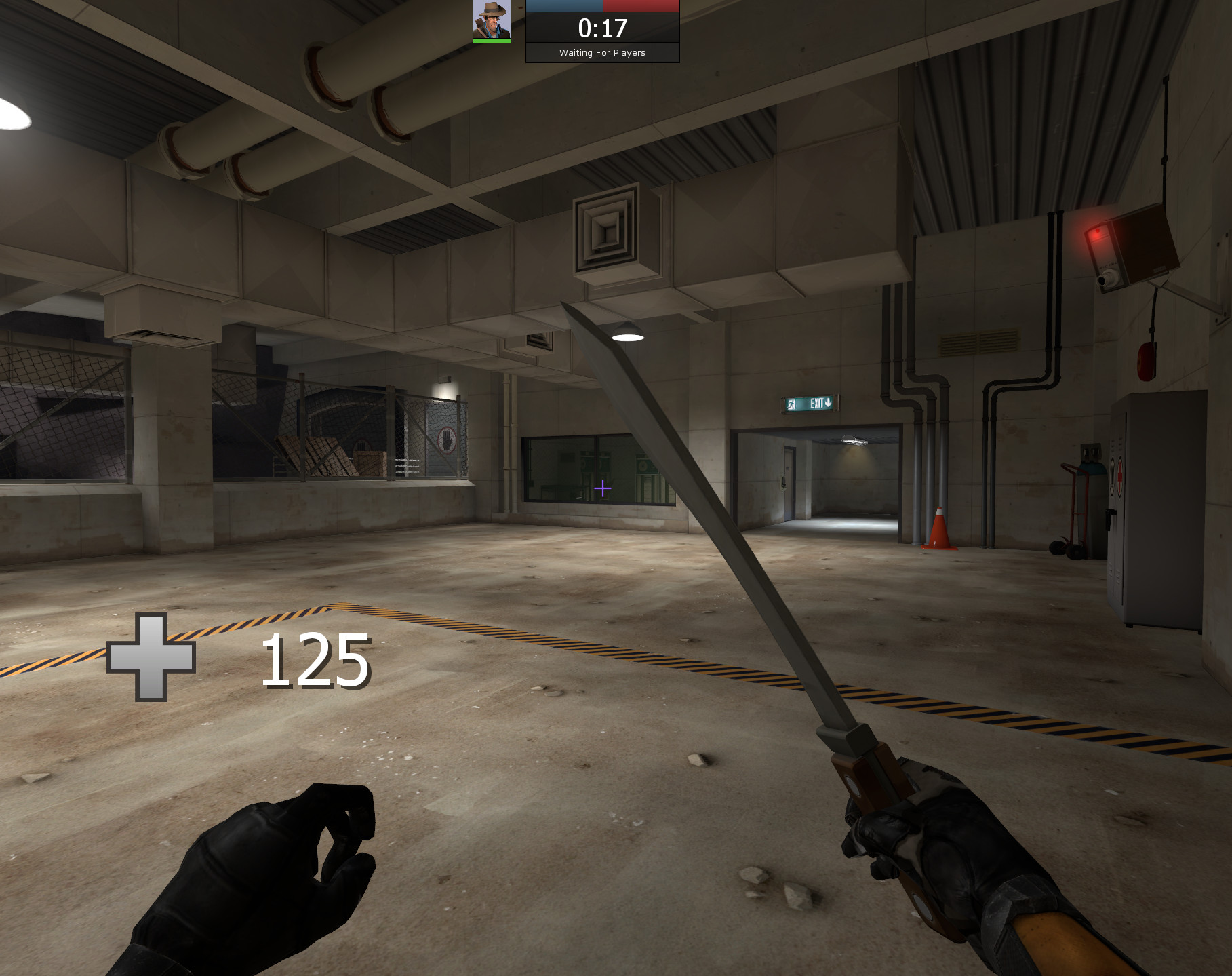Click the Waiting For Players label
Screen dimensions: 1232x976
pyautogui.click(x=601, y=52)
